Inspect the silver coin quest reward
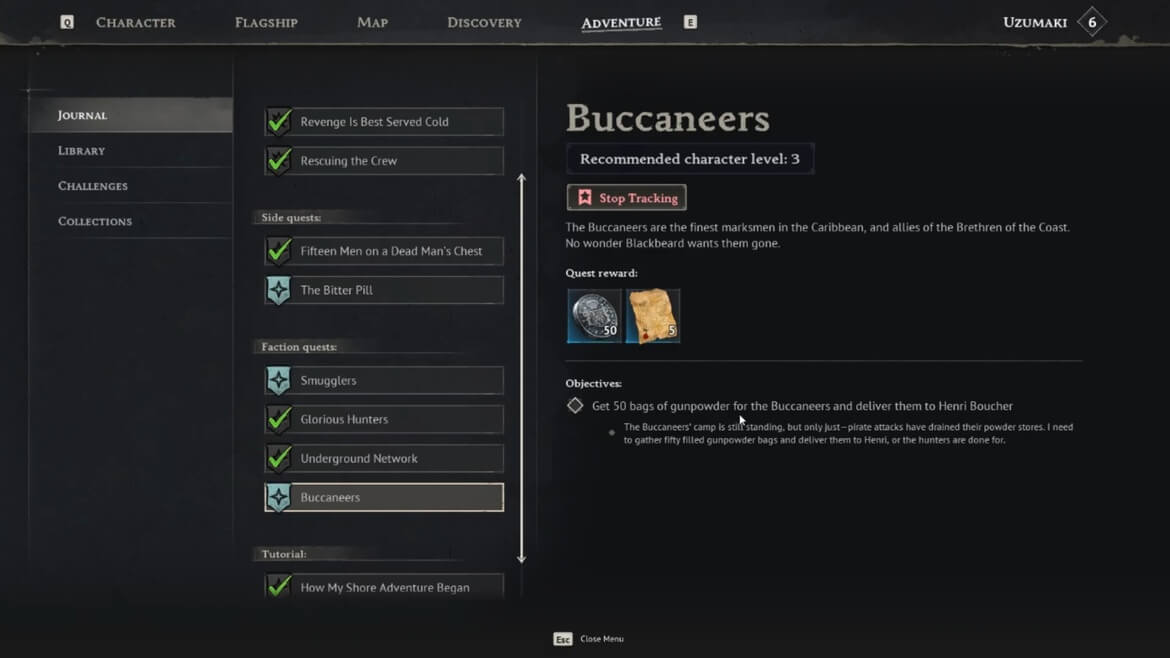The image size is (1170, 658). [x=594, y=316]
